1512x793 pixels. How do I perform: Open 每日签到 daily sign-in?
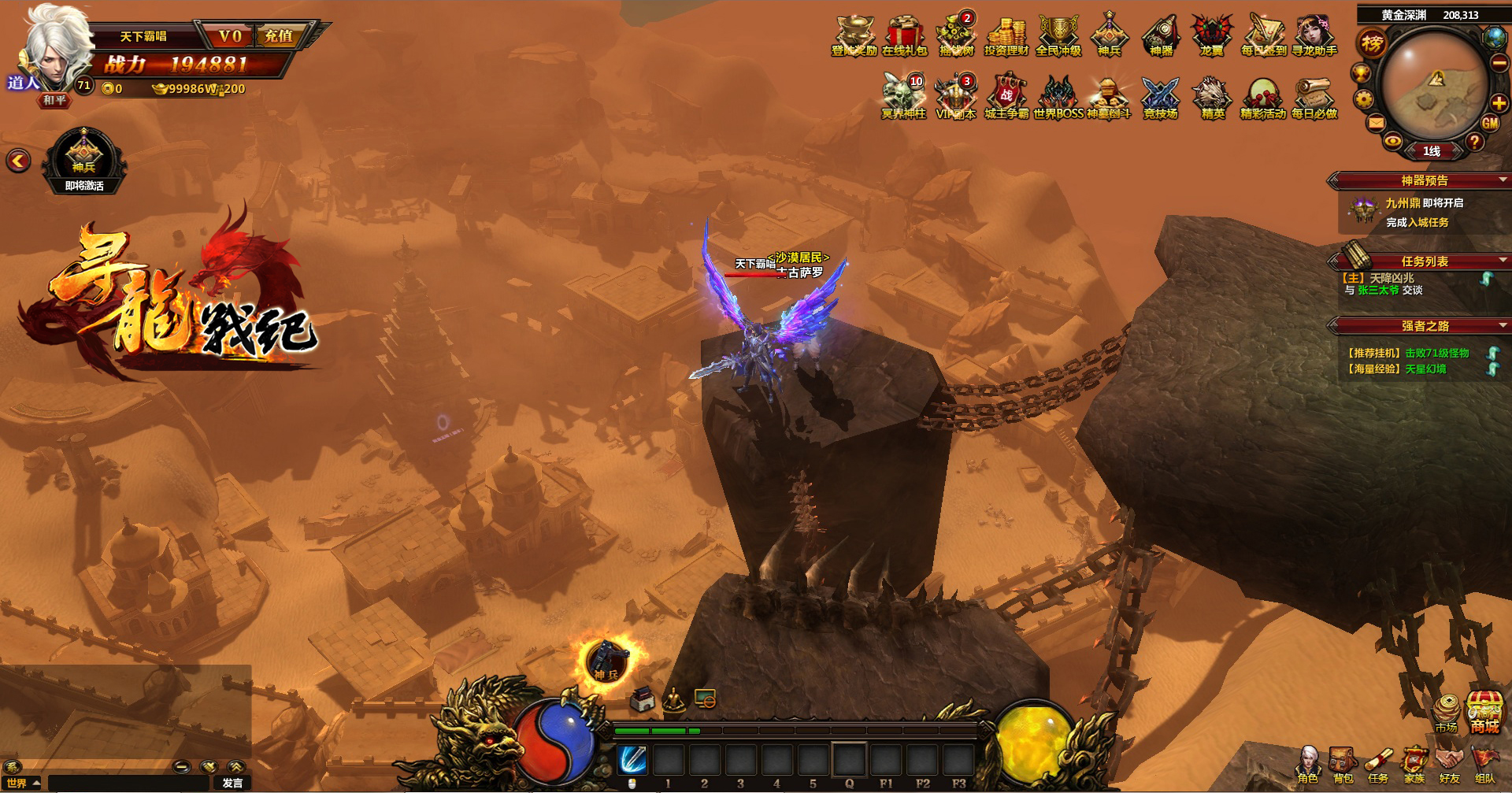point(1263,36)
